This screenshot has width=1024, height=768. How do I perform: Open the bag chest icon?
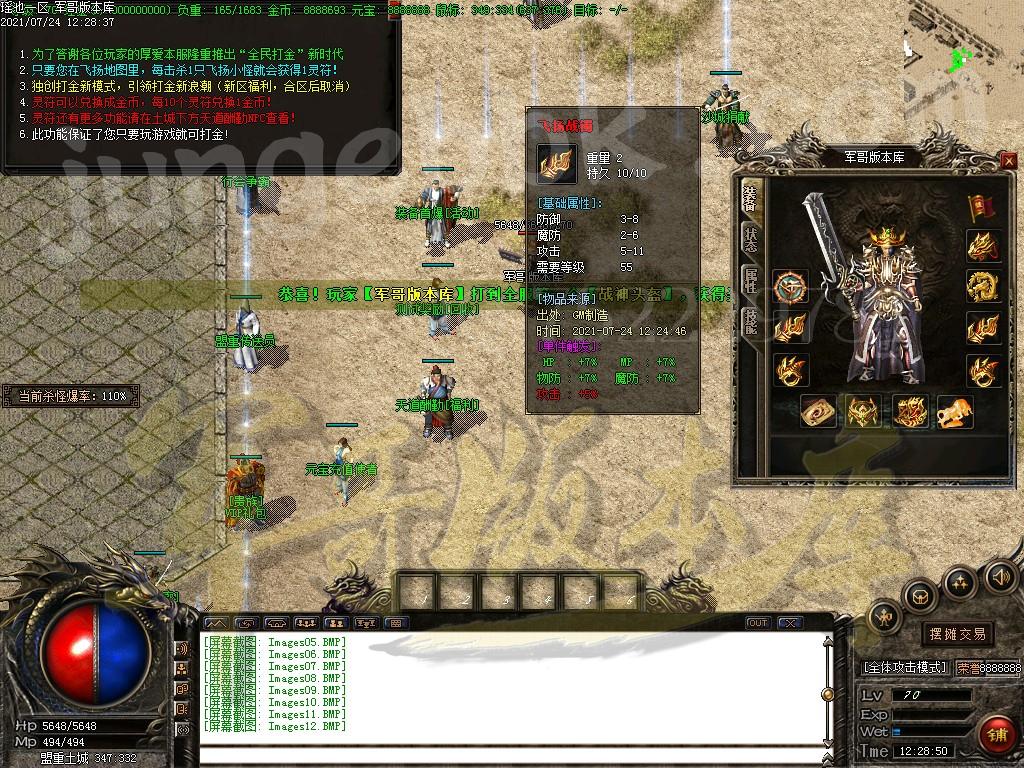coord(920,597)
